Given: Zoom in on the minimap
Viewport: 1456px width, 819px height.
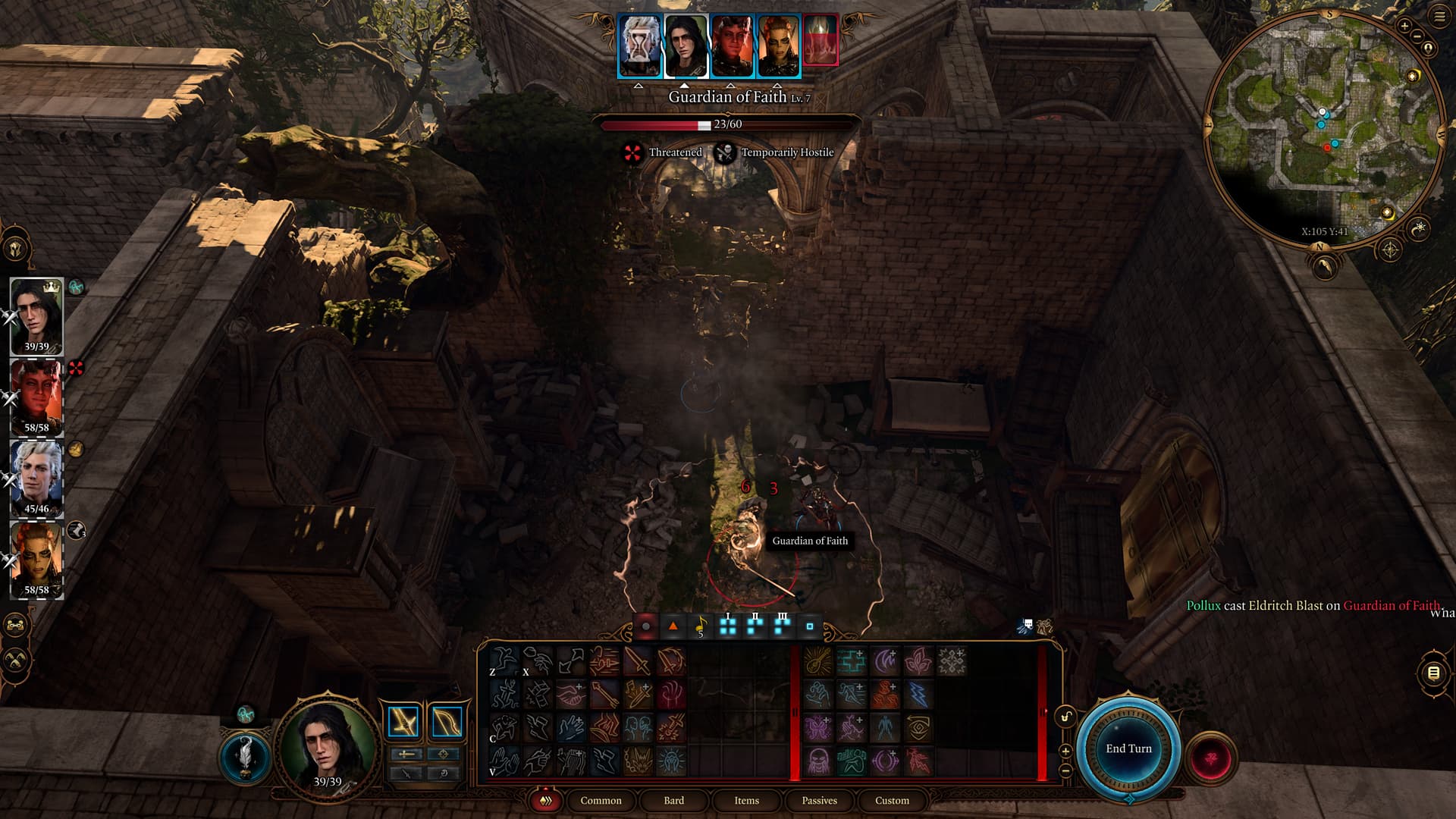Looking at the screenshot, I should 1404,26.
